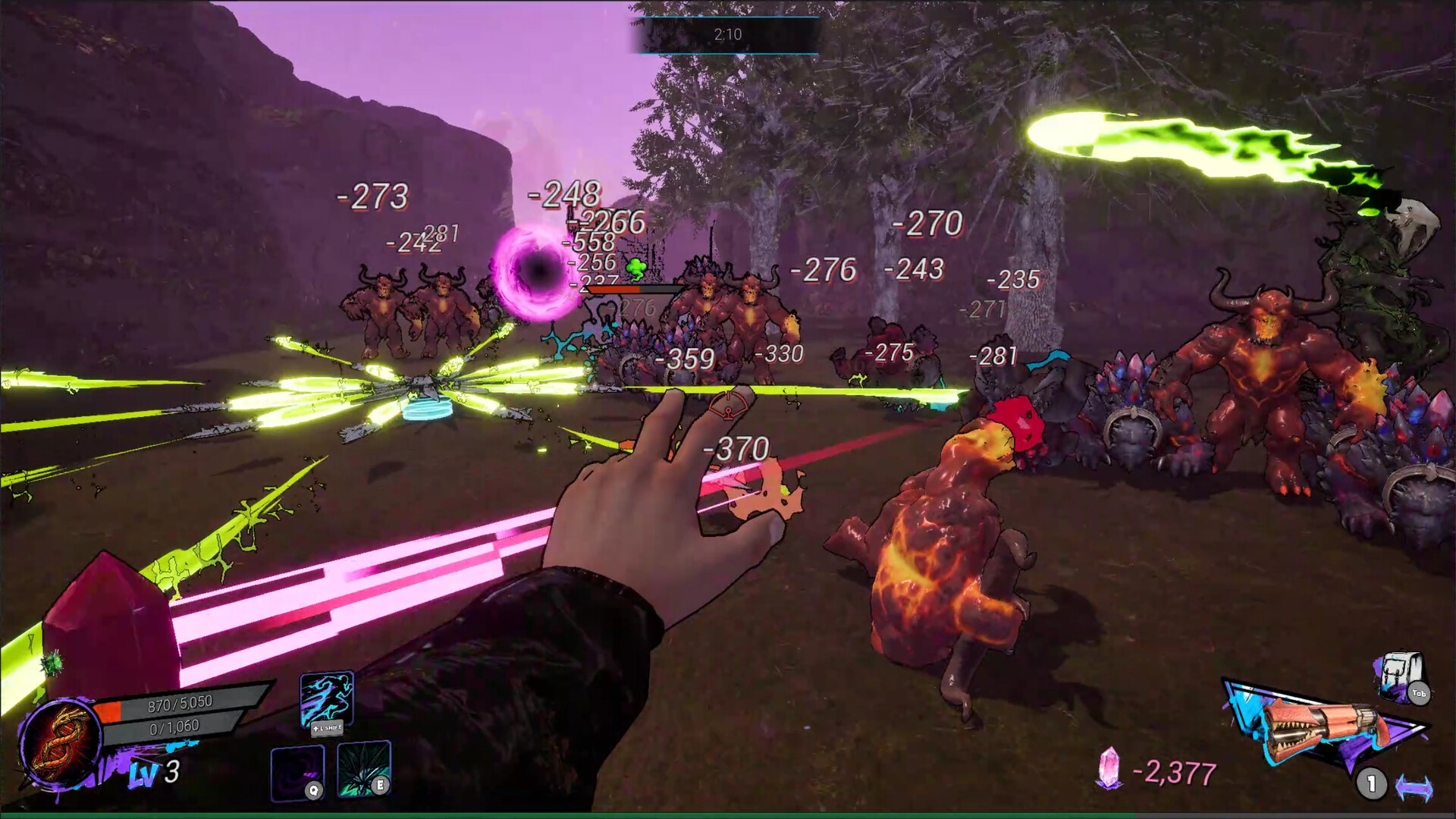Activate the Q vortex ability icon
The height and width of the screenshot is (819, 1456).
[x=296, y=773]
